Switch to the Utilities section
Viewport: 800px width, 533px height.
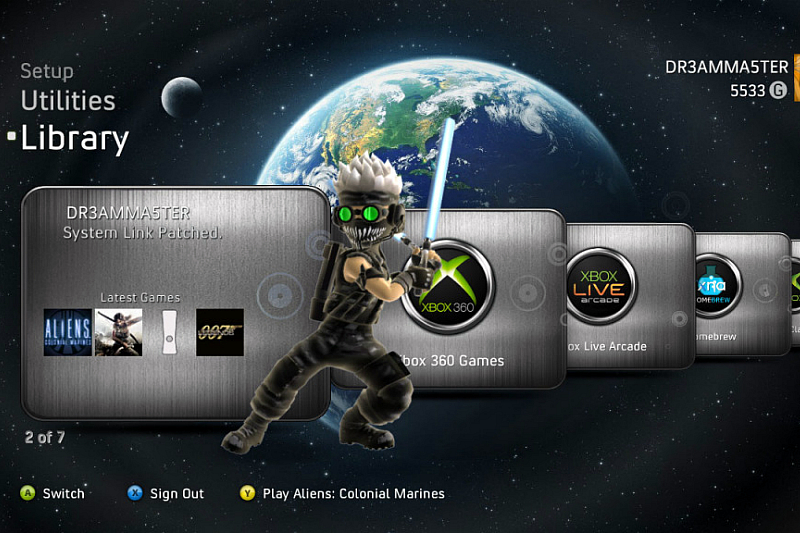(68, 101)
